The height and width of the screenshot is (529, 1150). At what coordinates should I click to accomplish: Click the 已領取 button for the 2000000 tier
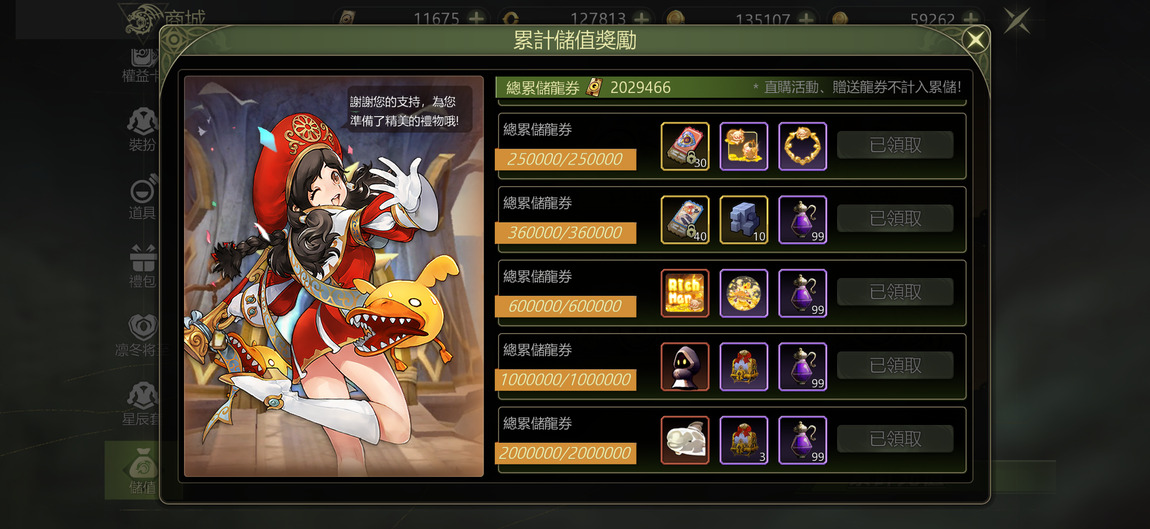pyautogui.click(x=895, y=439)
